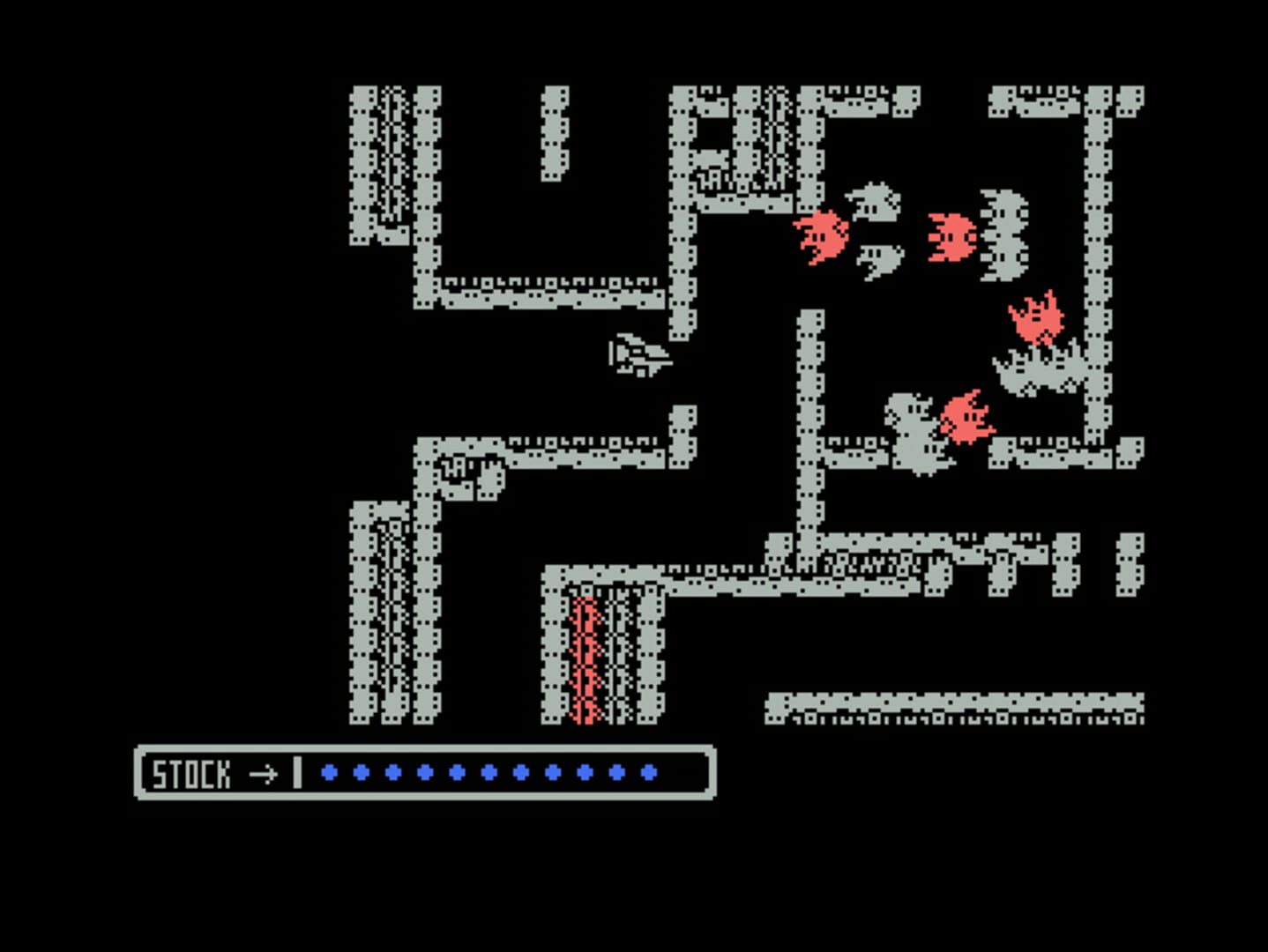1268x952 pixels.
Task: Select the STOCK label text
Action: tap(192, 775)
